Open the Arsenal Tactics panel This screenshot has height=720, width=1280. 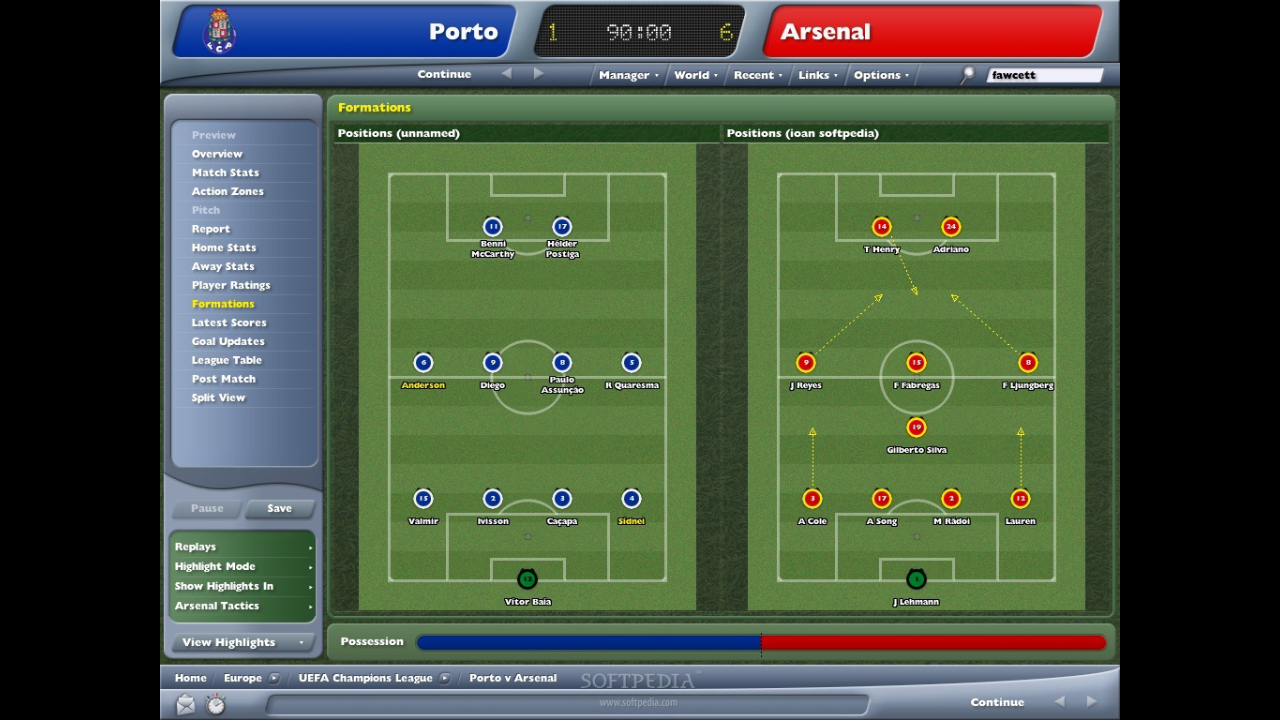243,606
